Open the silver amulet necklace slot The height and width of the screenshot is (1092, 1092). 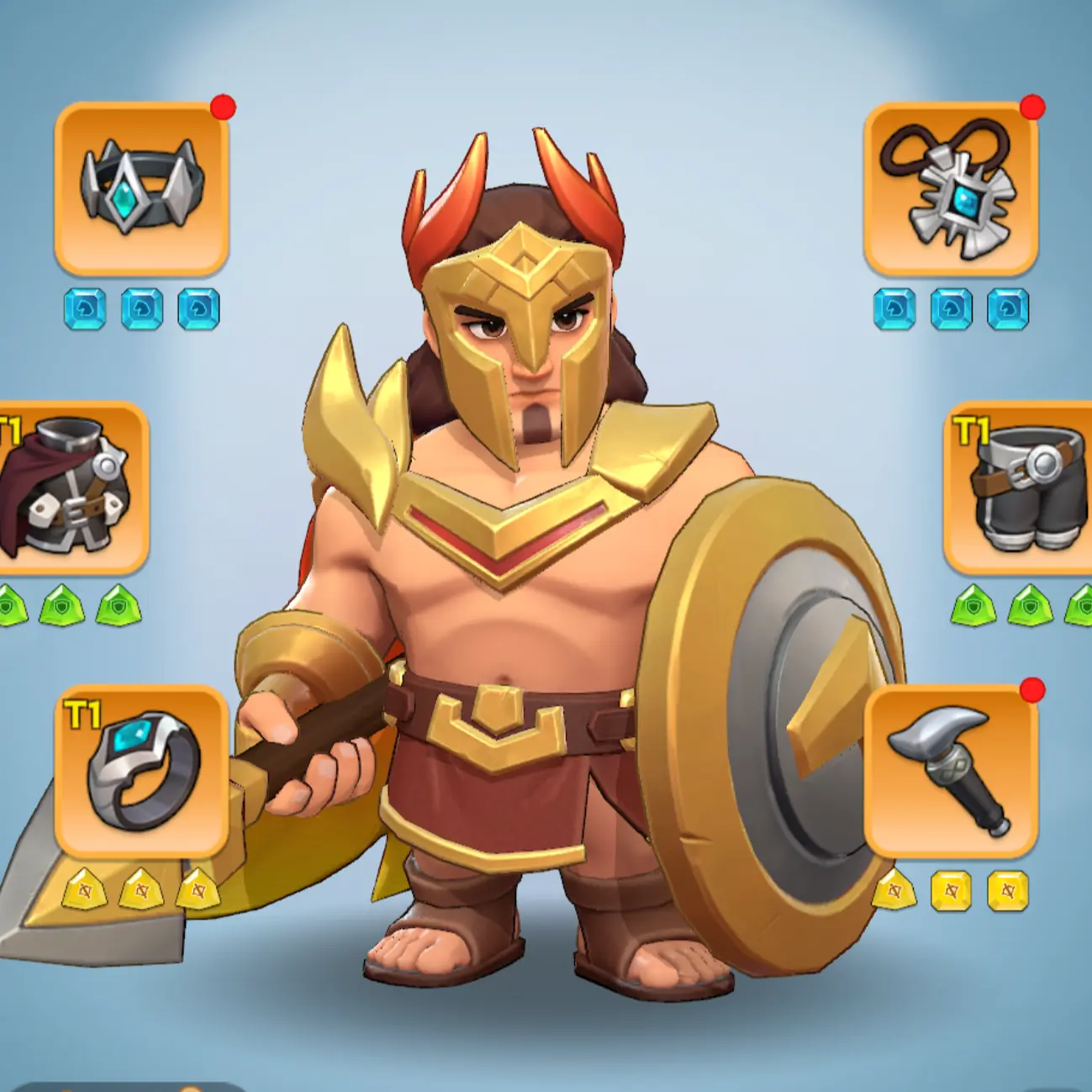tap(950, 188)
